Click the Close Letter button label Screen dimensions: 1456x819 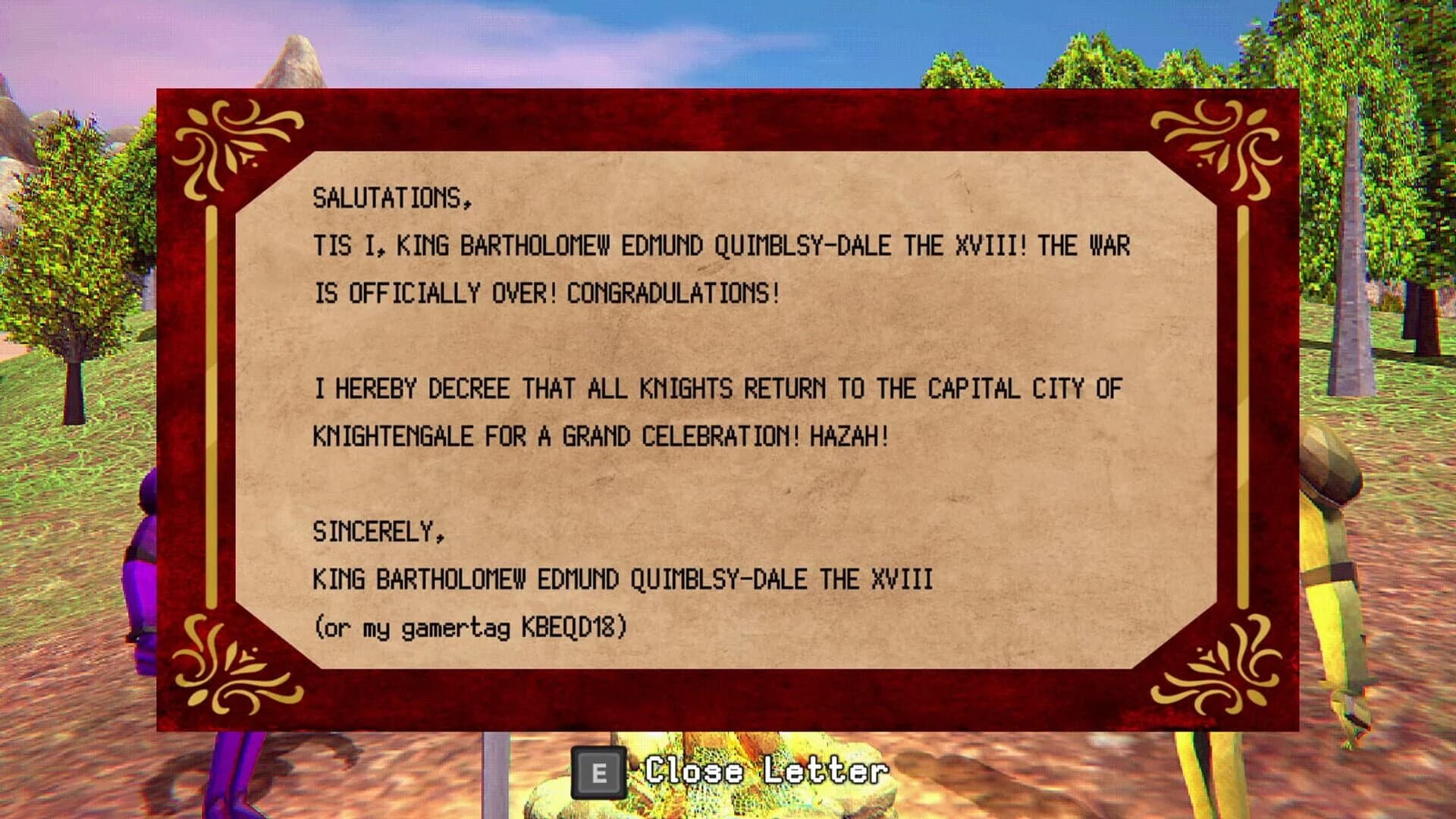766,773
